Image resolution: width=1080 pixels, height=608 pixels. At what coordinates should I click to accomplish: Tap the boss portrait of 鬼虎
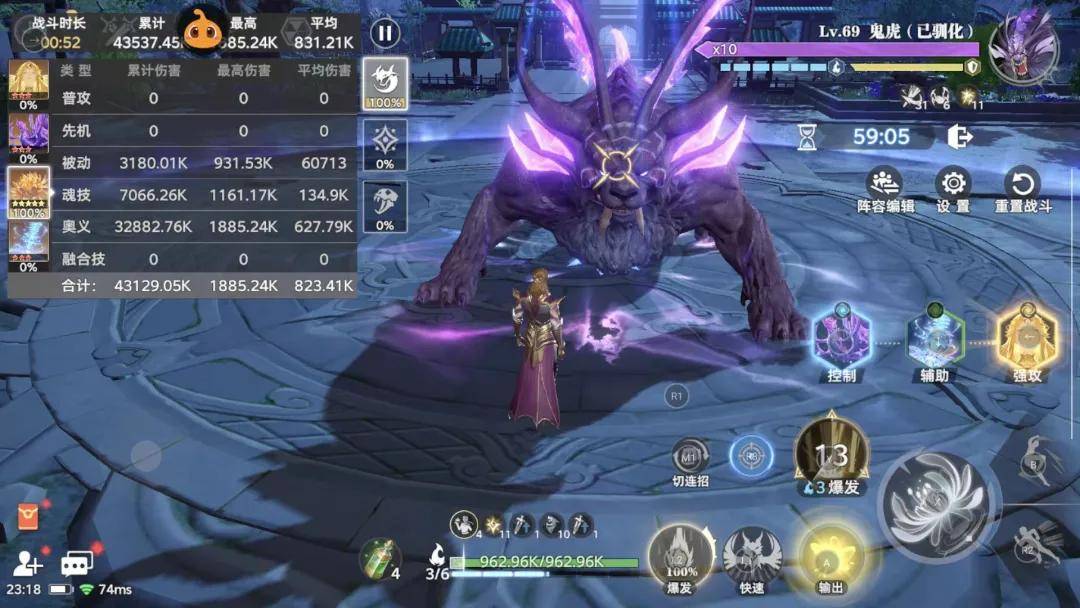(1023, 46)
